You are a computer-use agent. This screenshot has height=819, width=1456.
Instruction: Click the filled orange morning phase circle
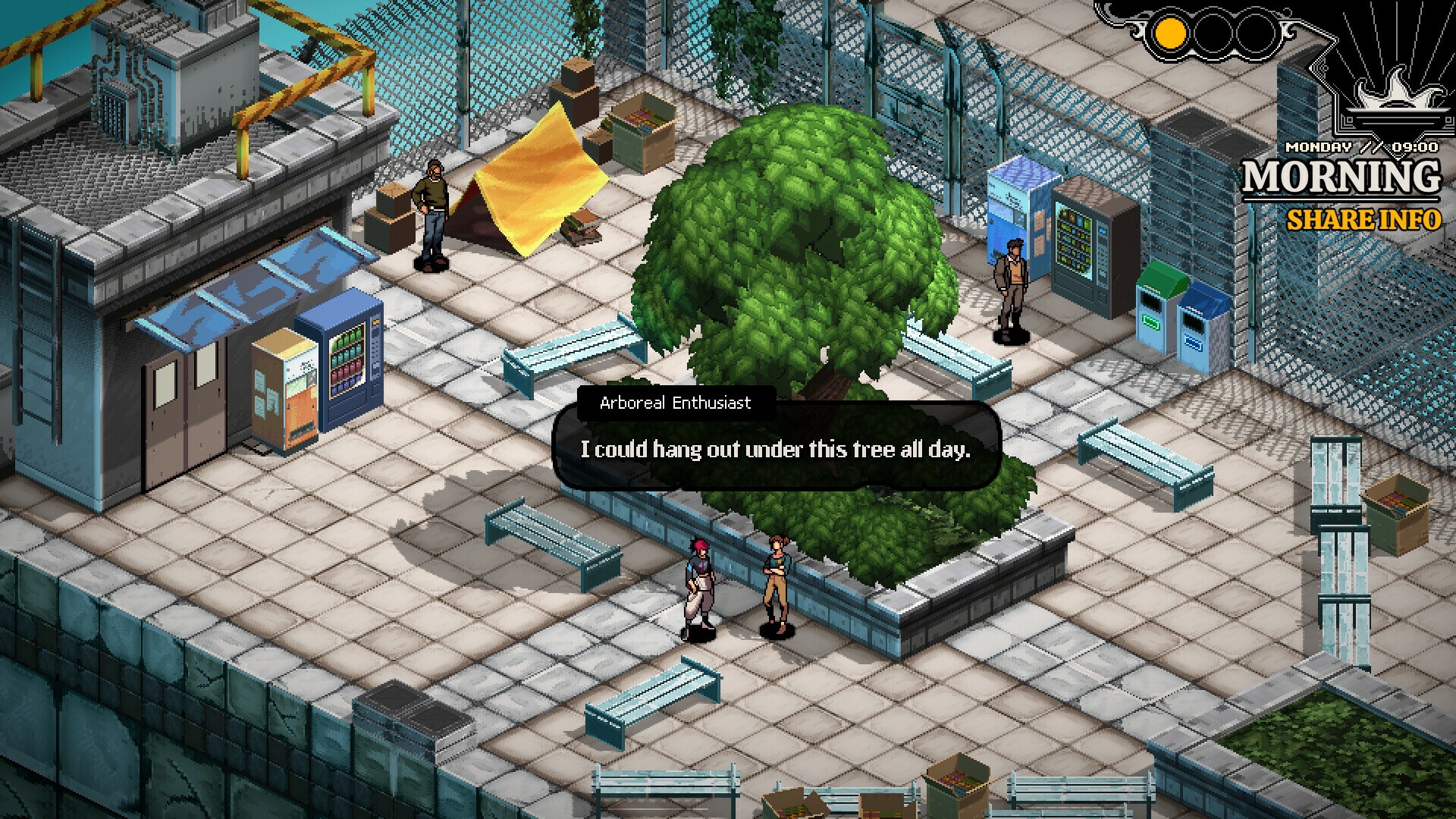point(1172,33)
